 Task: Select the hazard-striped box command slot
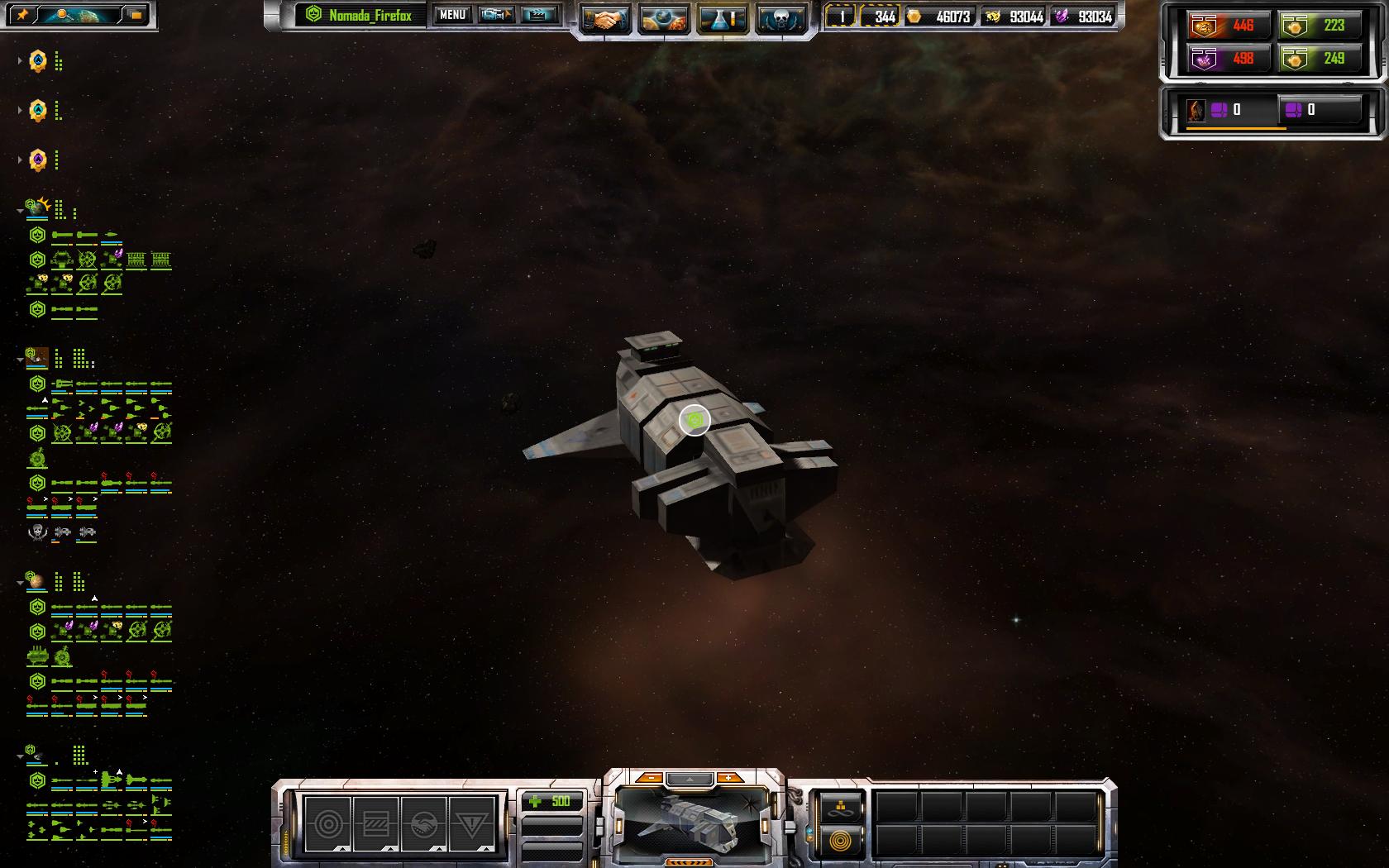click(376, 824)
